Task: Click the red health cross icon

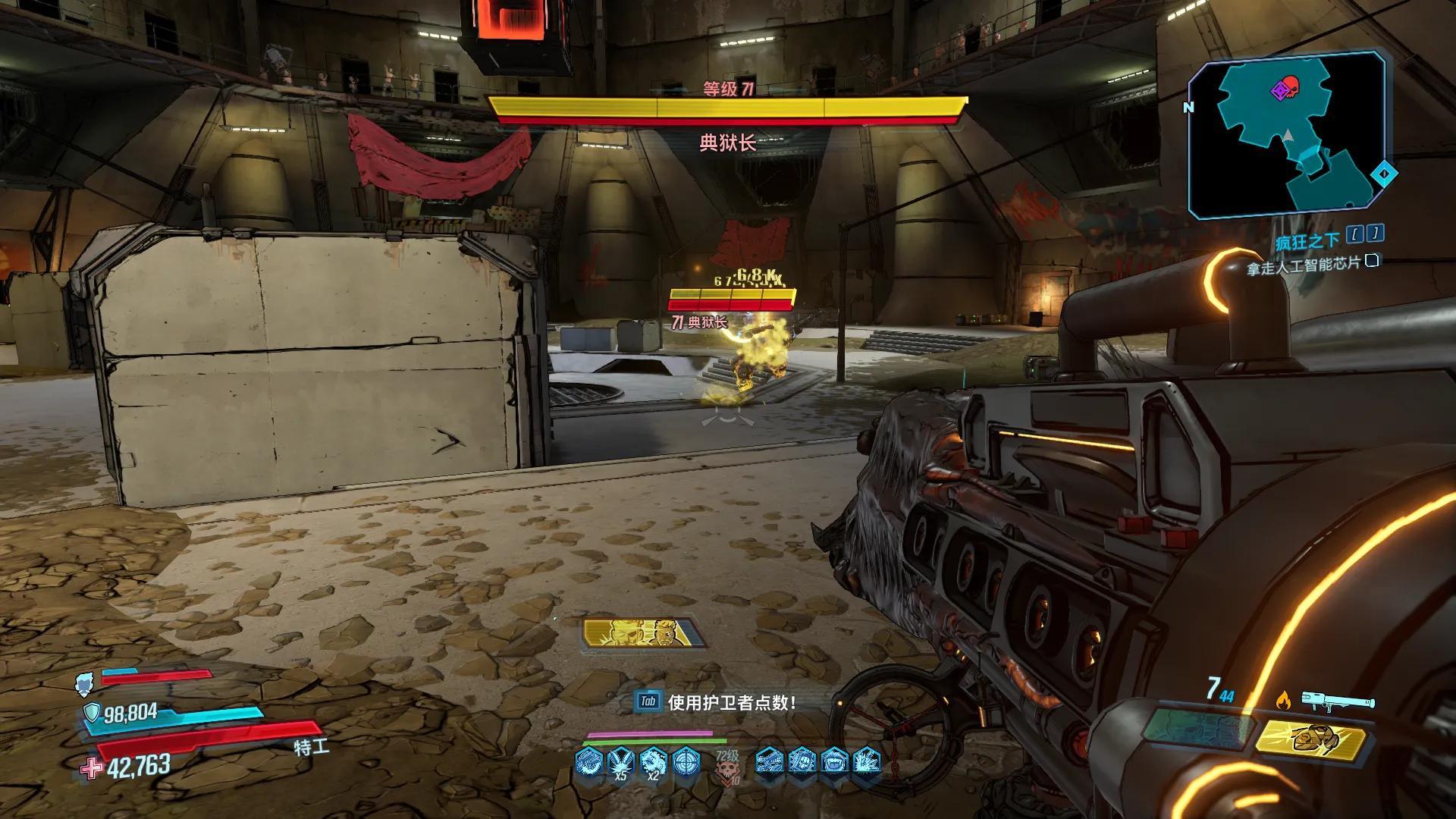Action: pos(91,768)
